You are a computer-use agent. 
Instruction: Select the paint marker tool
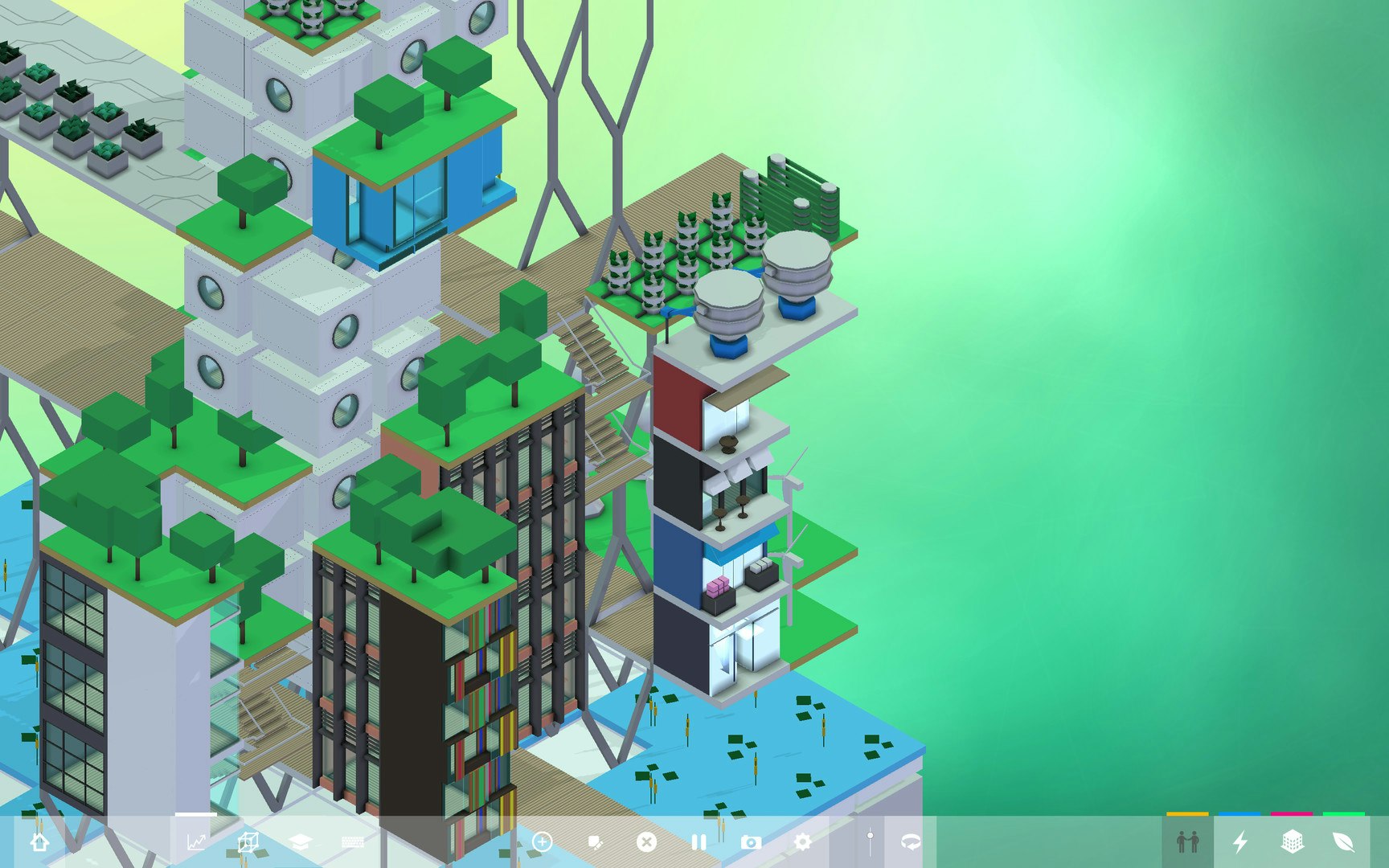(596, 842)
